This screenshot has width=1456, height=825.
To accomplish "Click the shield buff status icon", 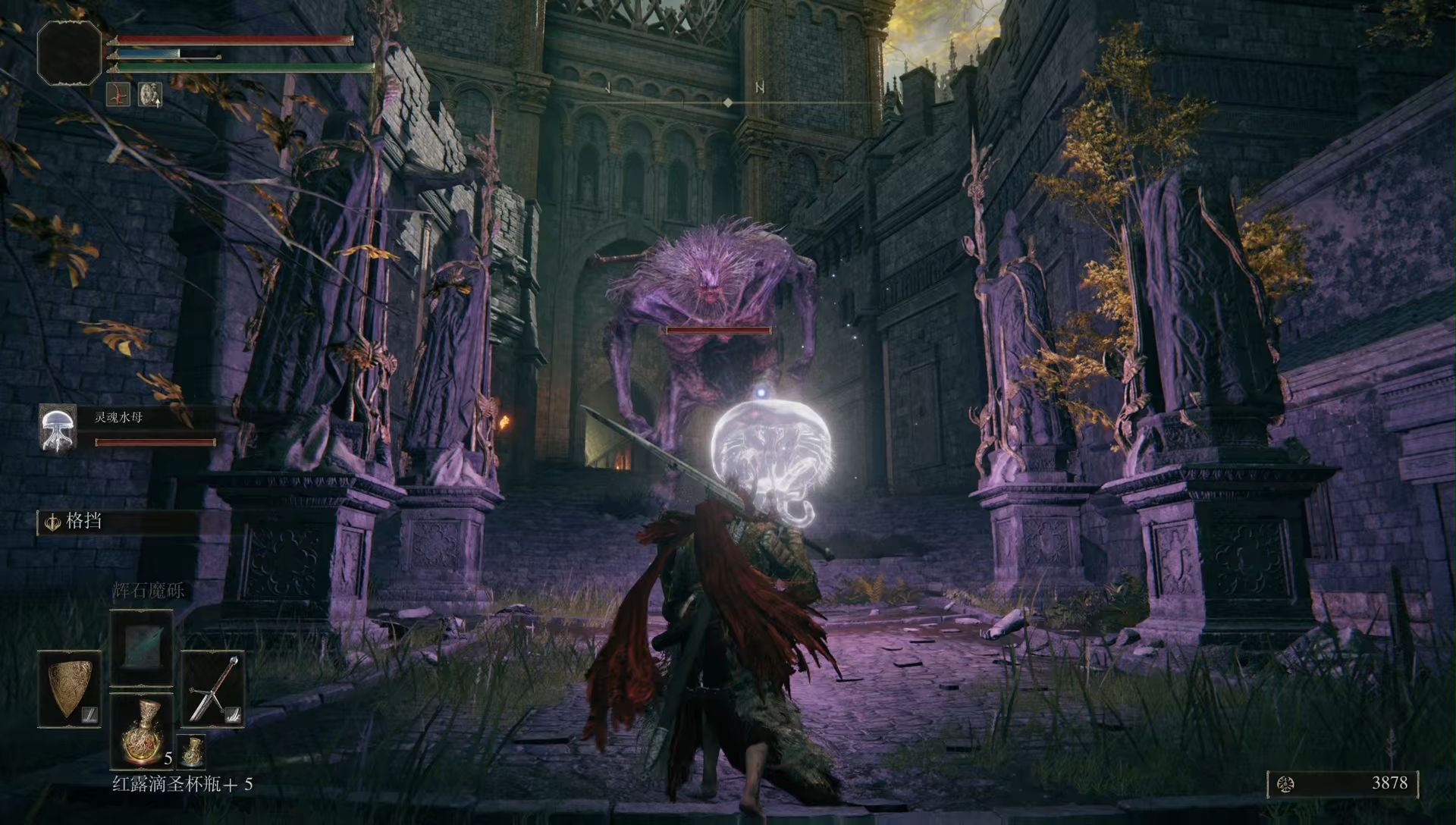I will [x=150, y=94].
